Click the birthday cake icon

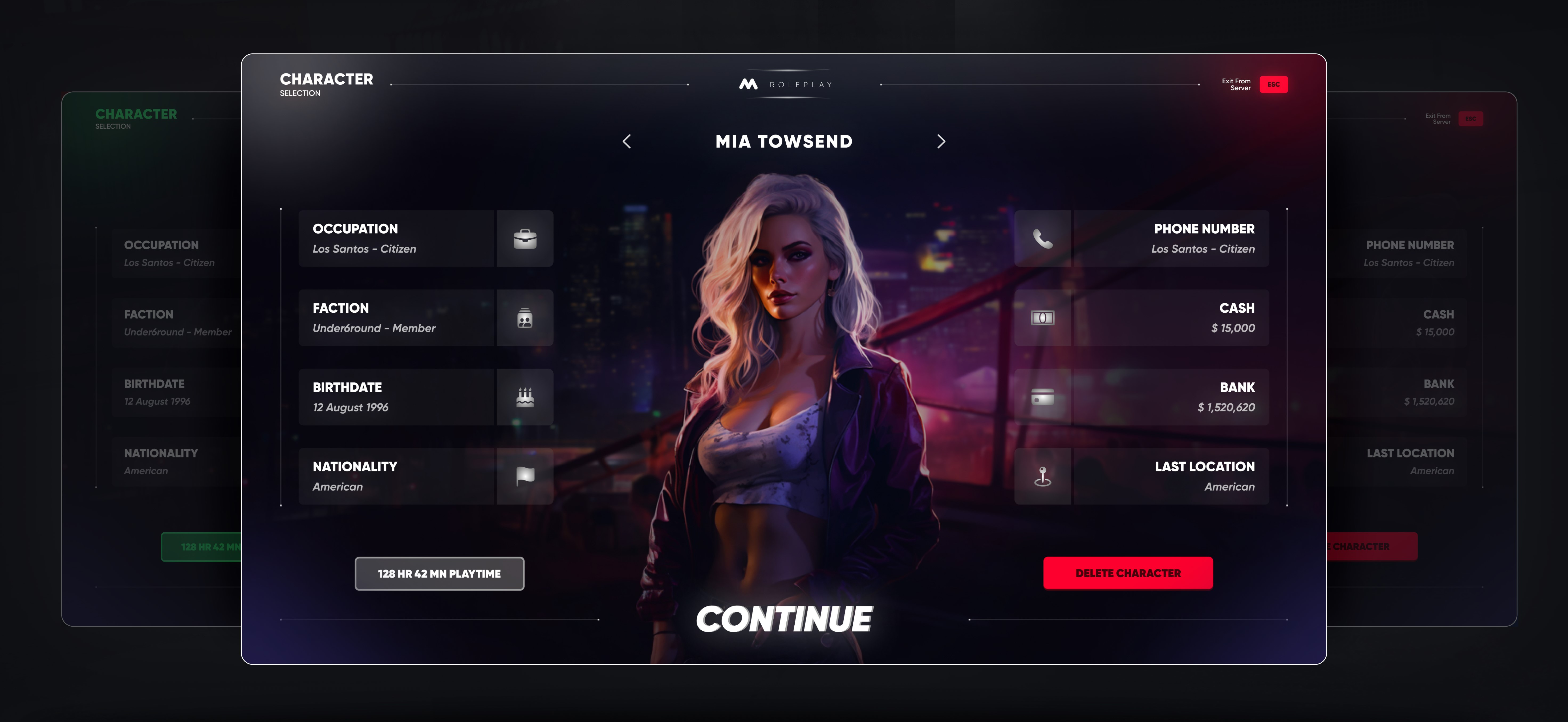point(525,397)
